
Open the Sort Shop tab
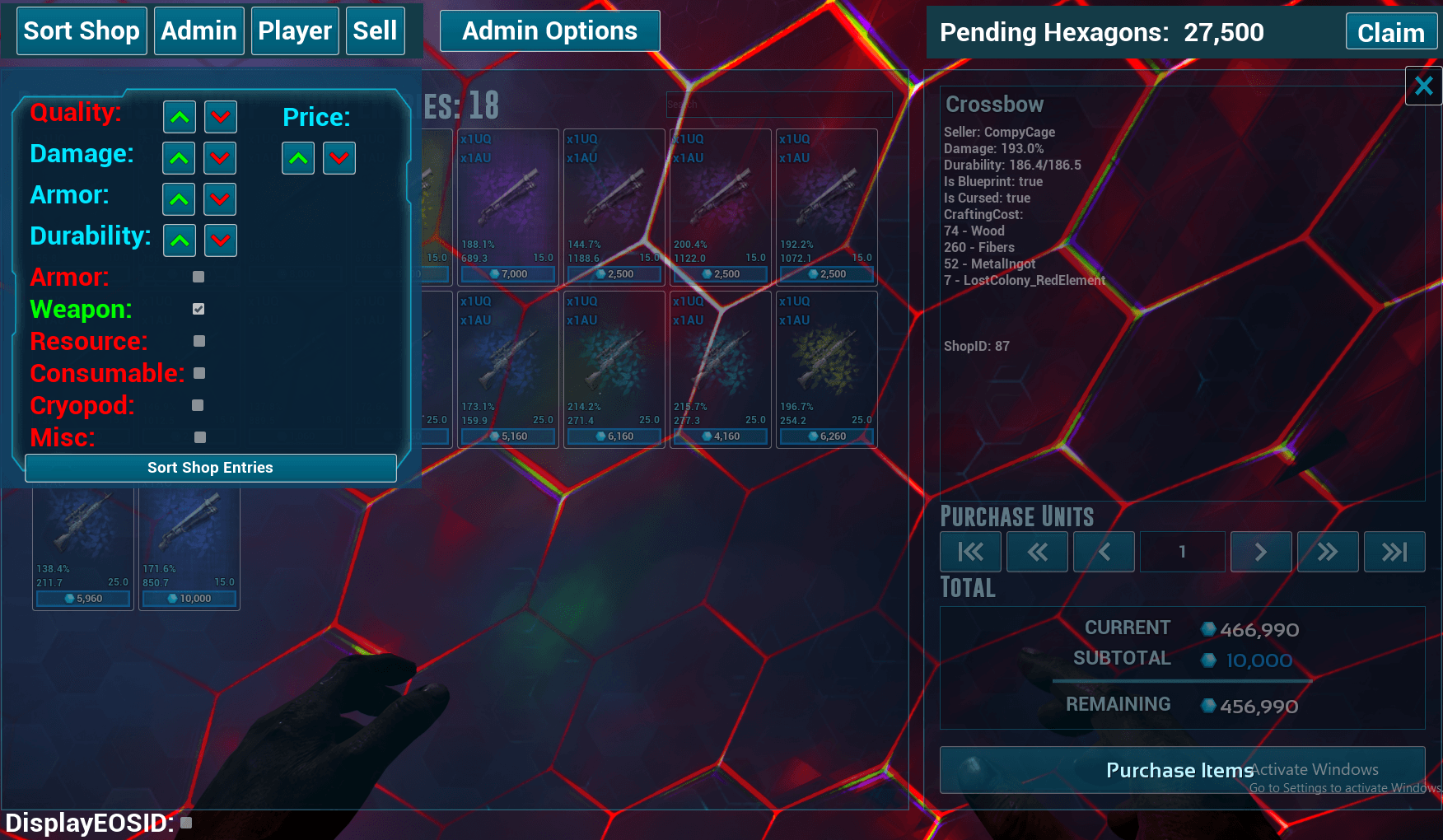[x=82, y=31]
